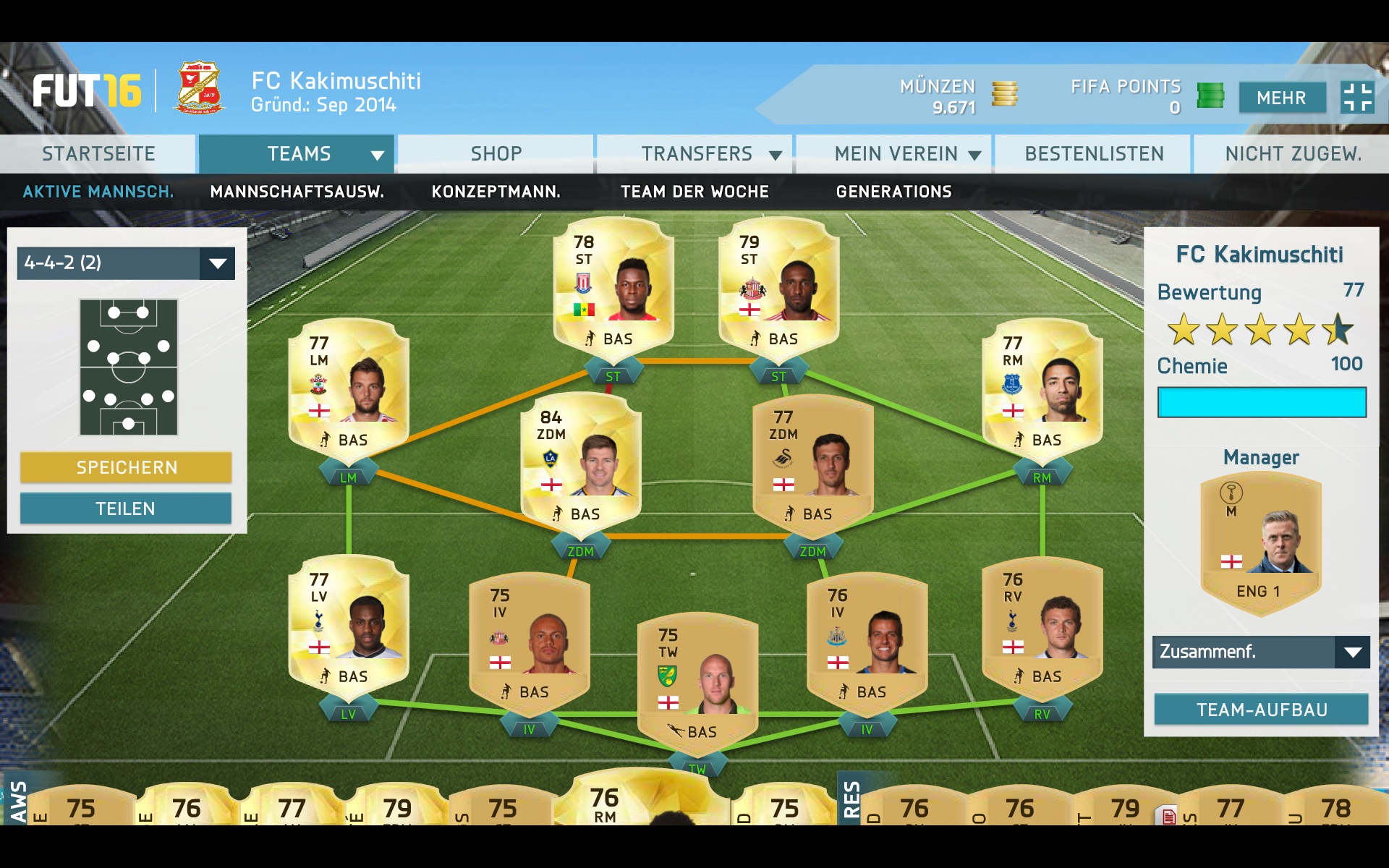Open the Startseite home tab
Viewport: 1389px width, 868px height.
point(98,154)
